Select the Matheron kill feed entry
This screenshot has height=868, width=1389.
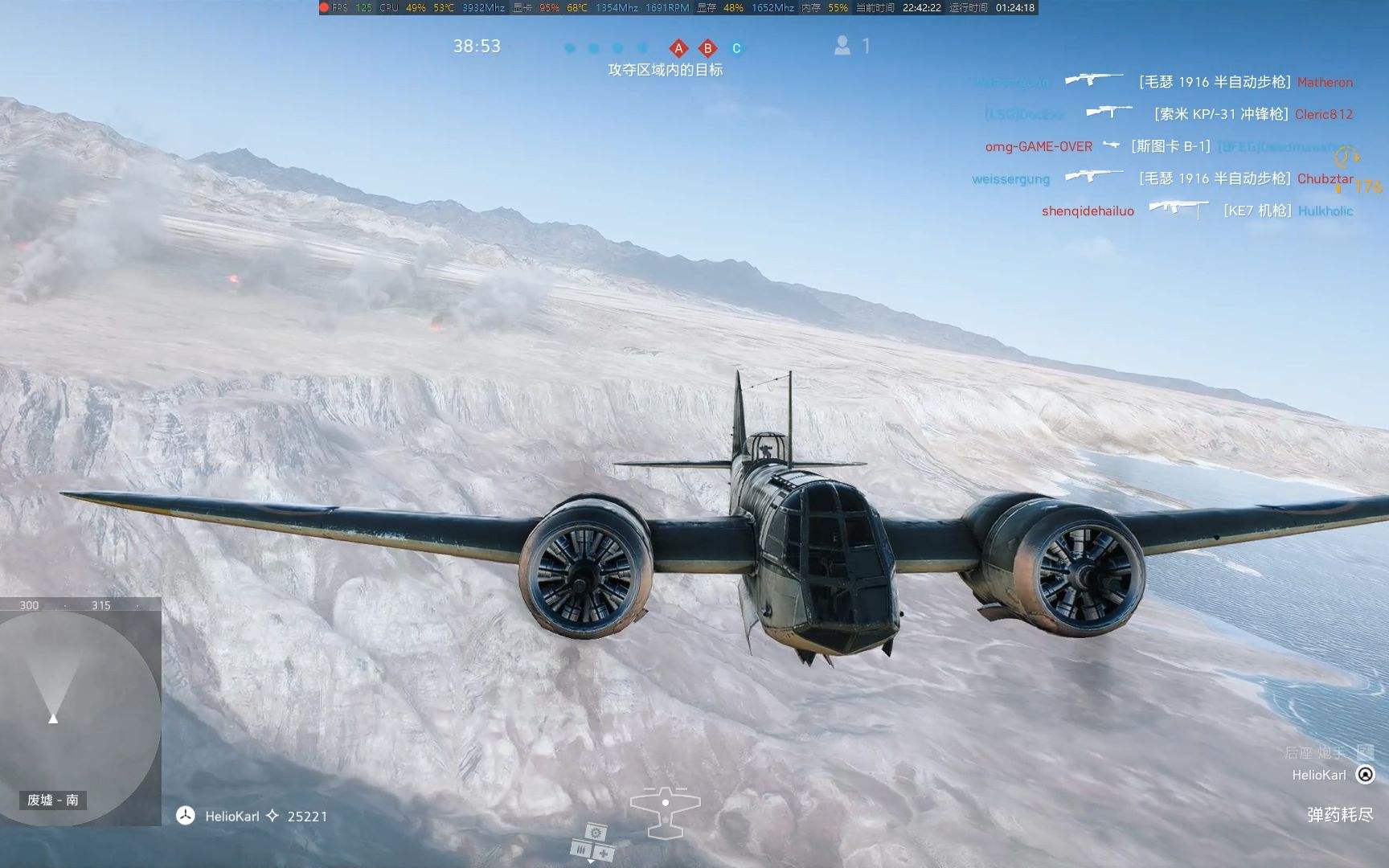[x=1324, y=82]
